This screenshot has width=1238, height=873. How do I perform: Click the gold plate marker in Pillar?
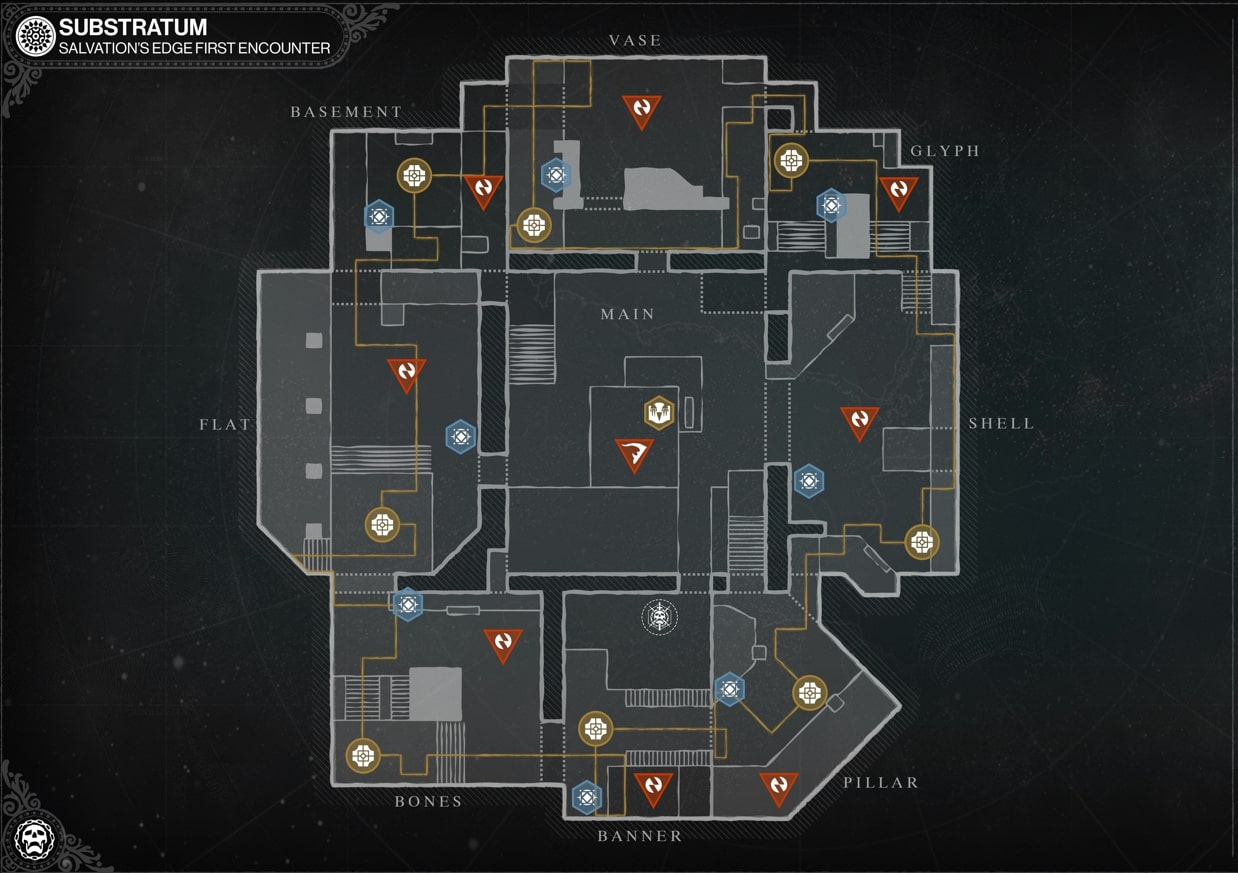pyautogui.click(x=809, y=693)
